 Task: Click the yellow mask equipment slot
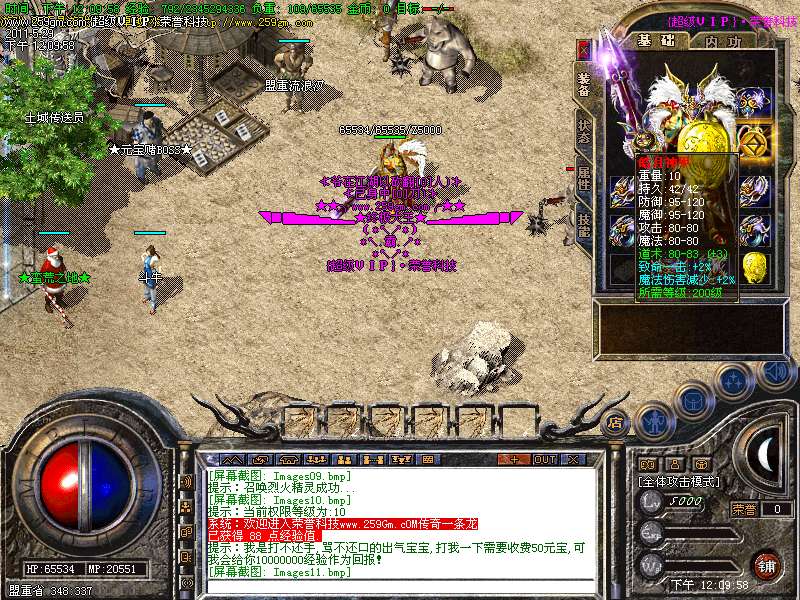[x=756, y=267]
